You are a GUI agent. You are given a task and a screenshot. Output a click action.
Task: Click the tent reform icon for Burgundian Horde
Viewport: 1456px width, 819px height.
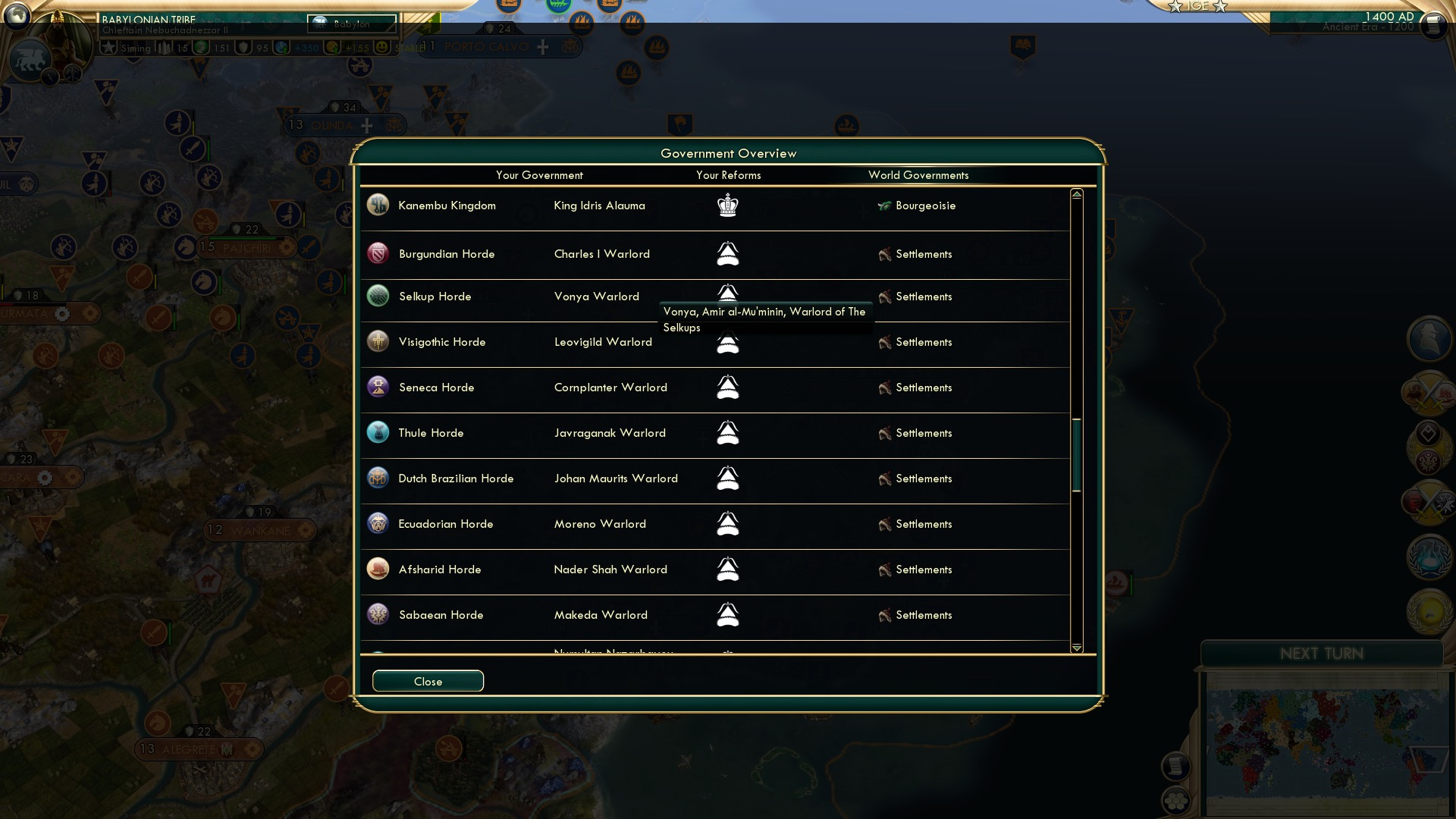728,254
